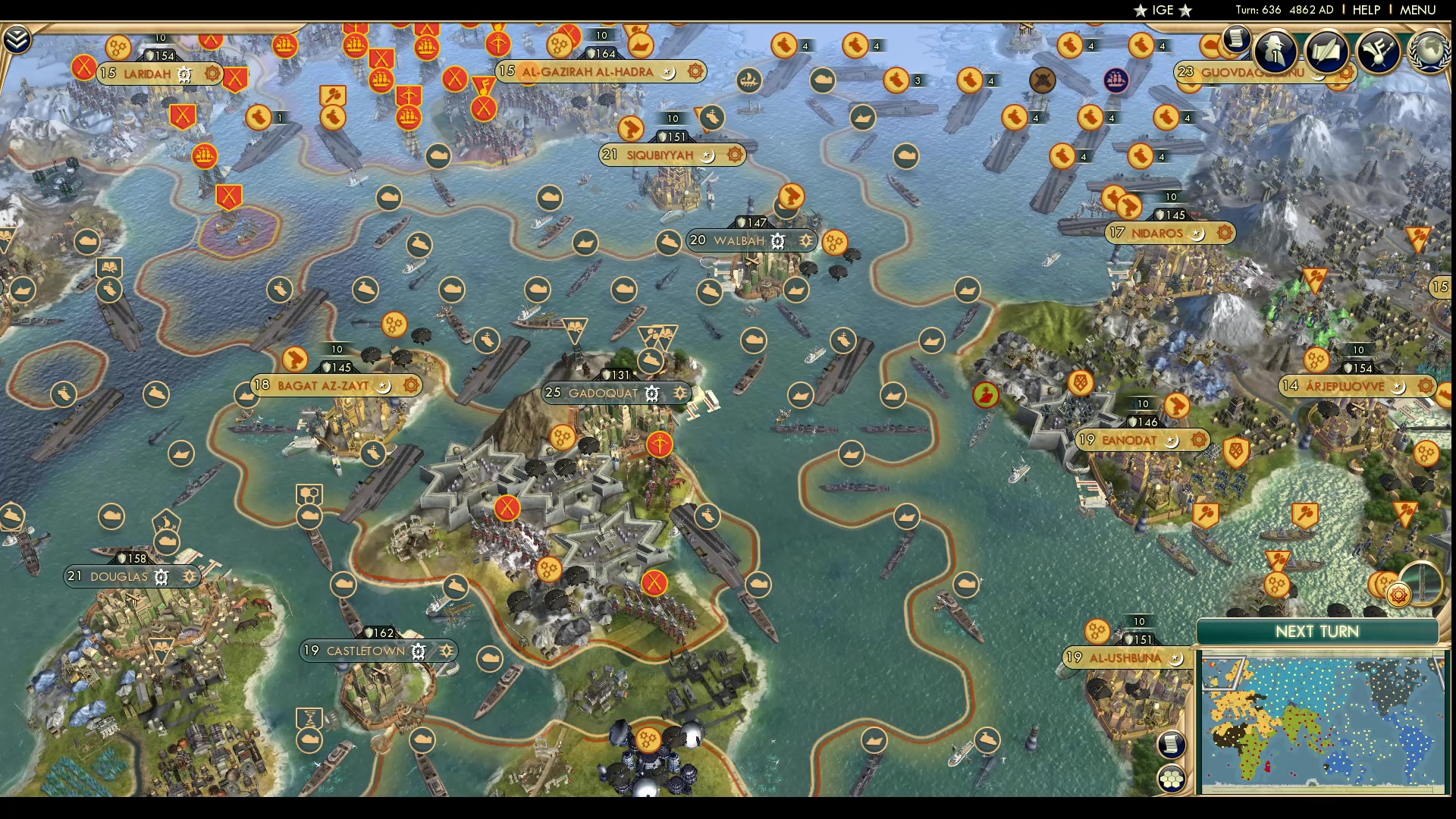
Task: Open the Notification Log scroll icon
Action: tap(1236, 39)
